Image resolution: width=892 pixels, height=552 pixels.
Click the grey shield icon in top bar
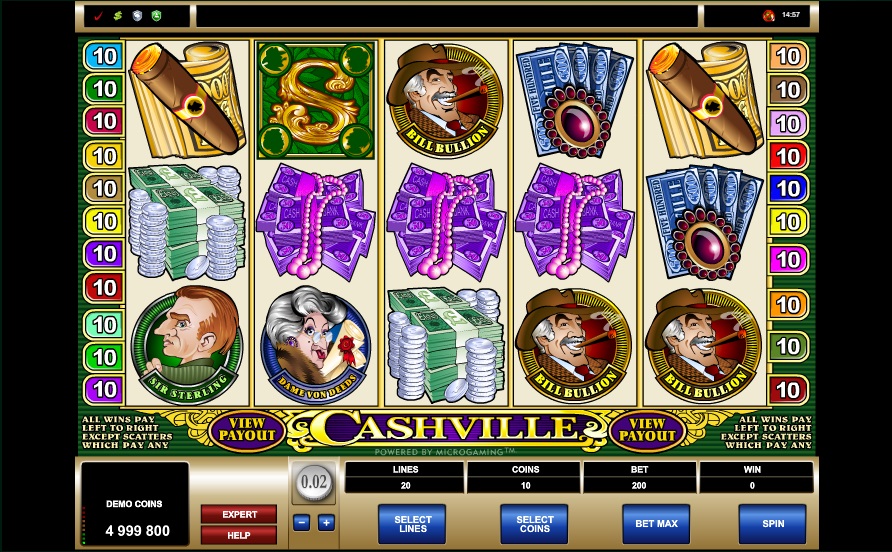136,16
